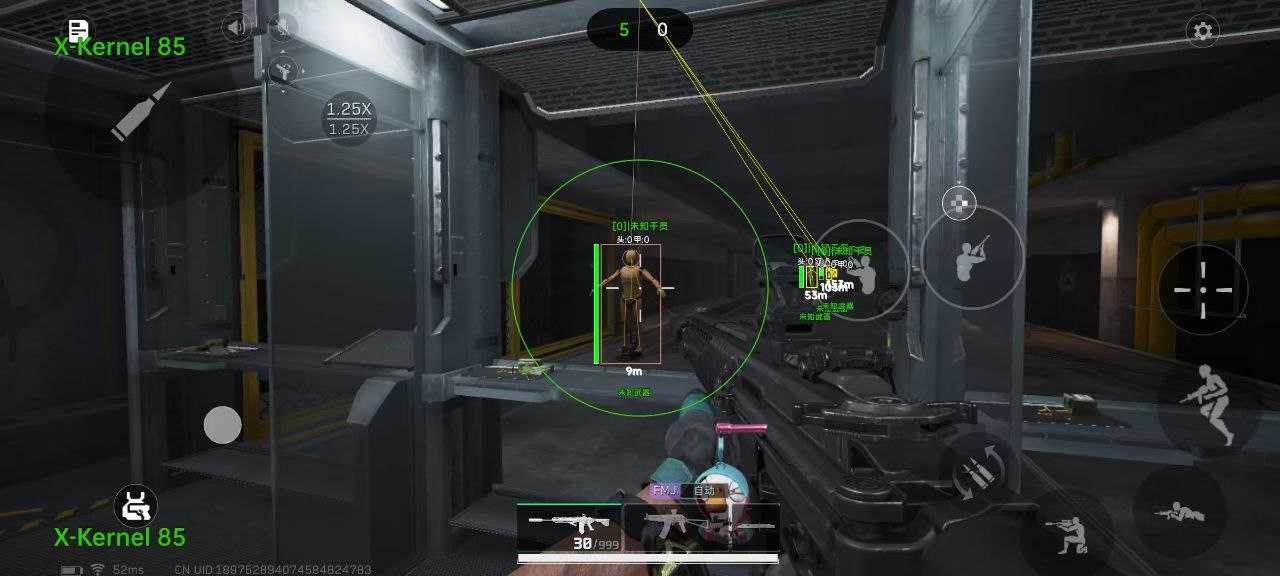Go prone with the lying soldier button
Image resolution: width=1280 pixels, height=576 pixels.
point(1180,512)
